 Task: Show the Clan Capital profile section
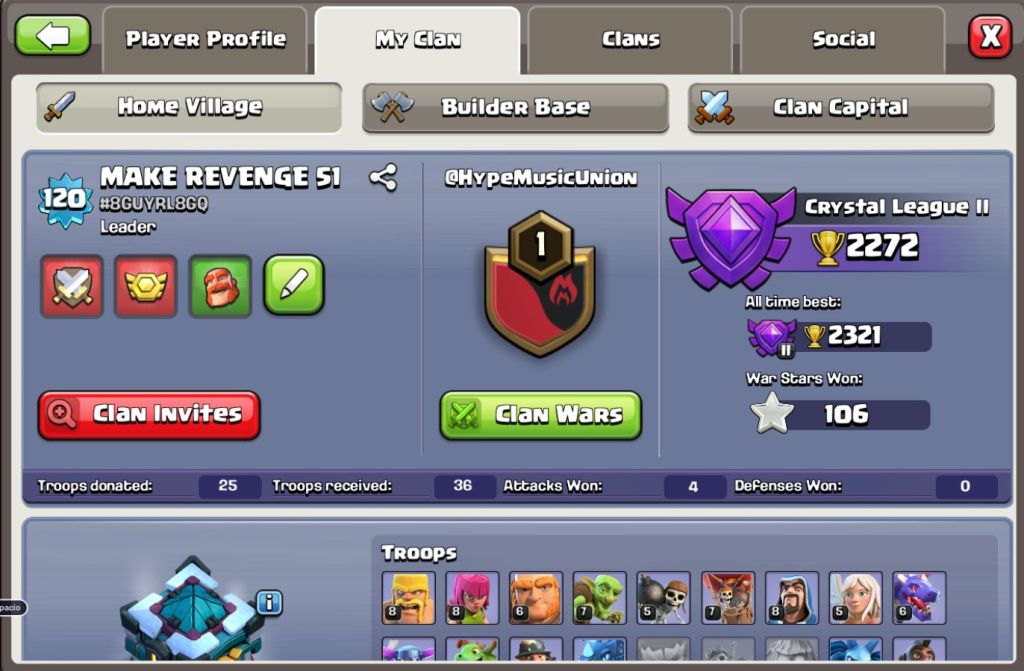[x=840, y=107]
